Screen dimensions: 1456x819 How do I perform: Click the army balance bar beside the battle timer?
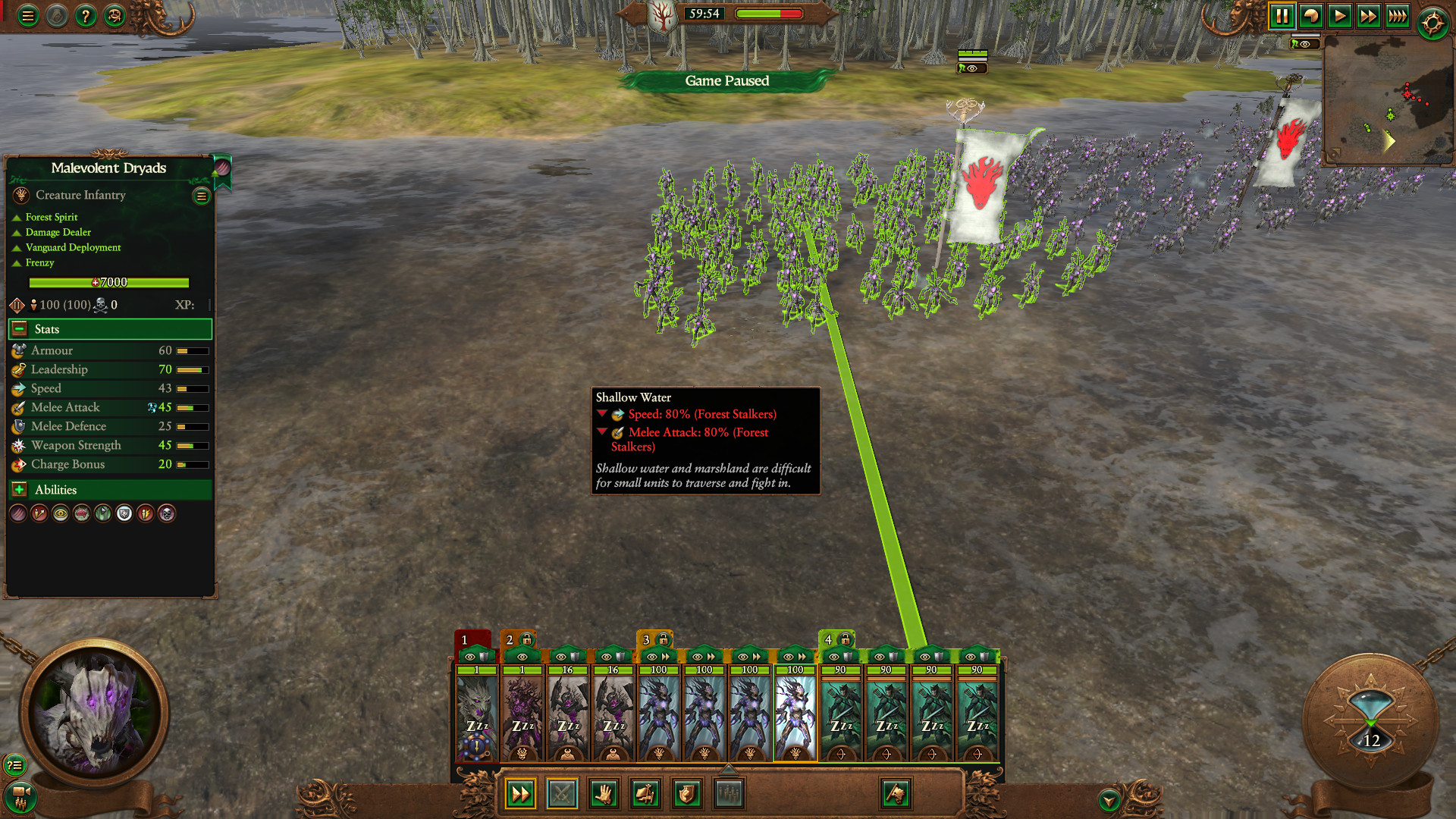coord(768,13)
